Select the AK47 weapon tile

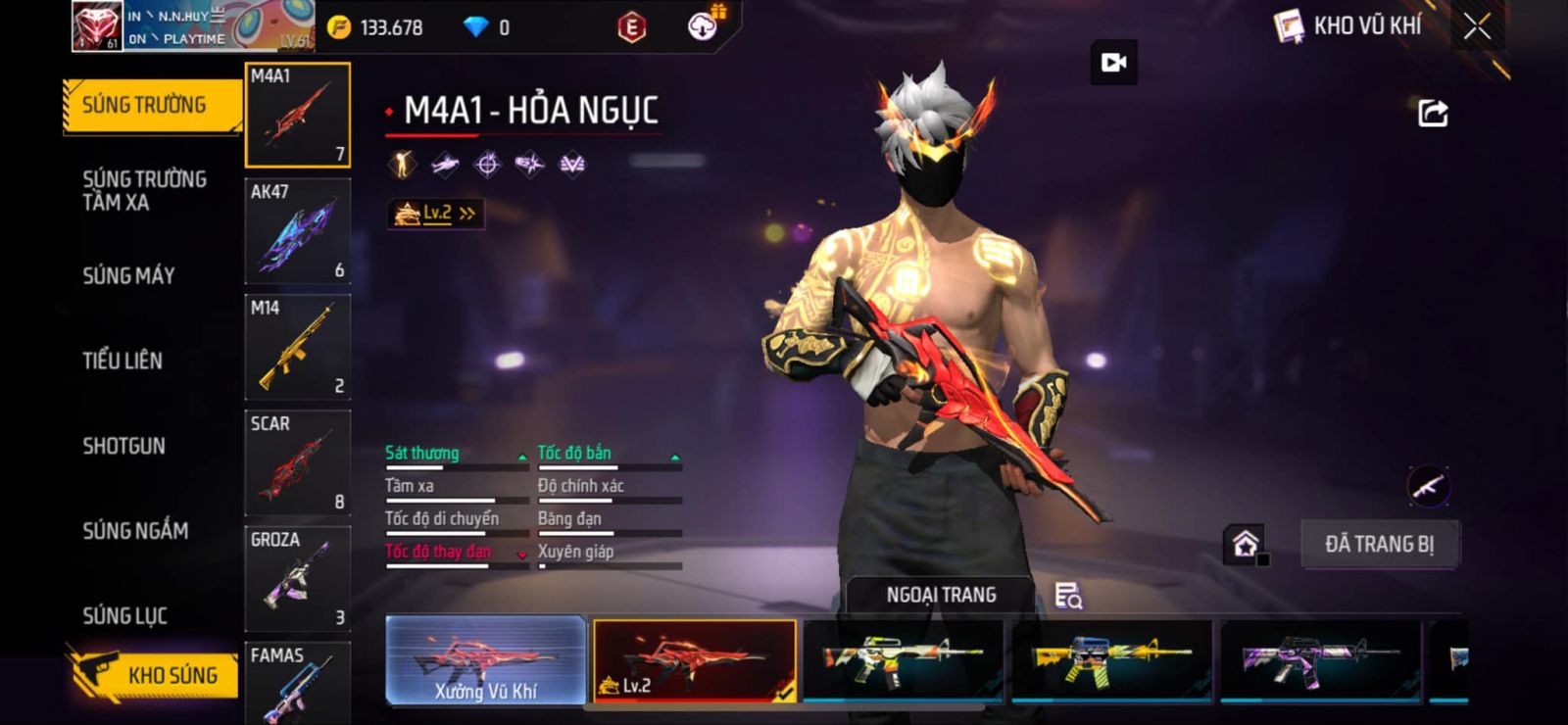(x=297, y=231)
